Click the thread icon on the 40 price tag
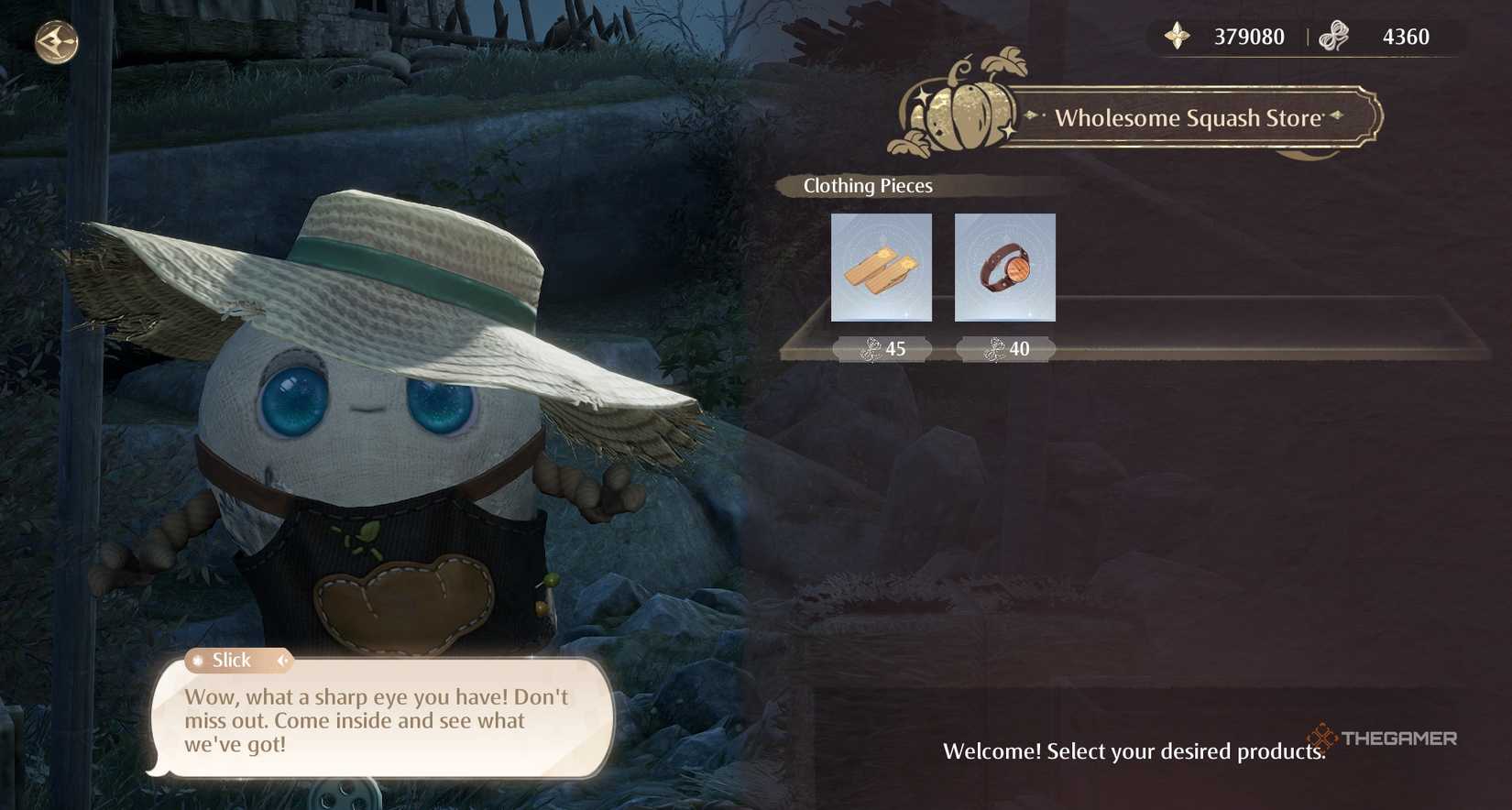 pyautogui.click(x=994, y=349)
